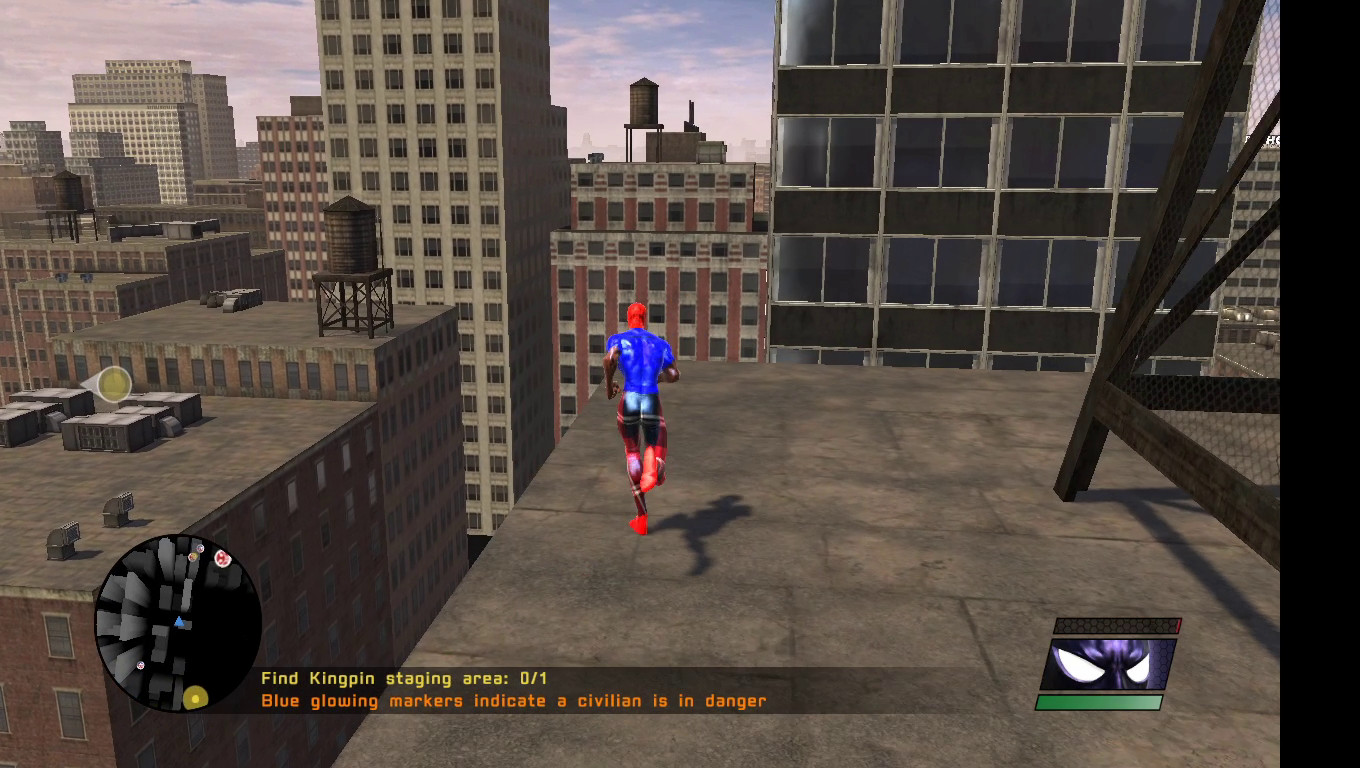Click the small civilian marker inside the minimap
The height and width of the screenshot is (768, 1360).
point(201,548)
